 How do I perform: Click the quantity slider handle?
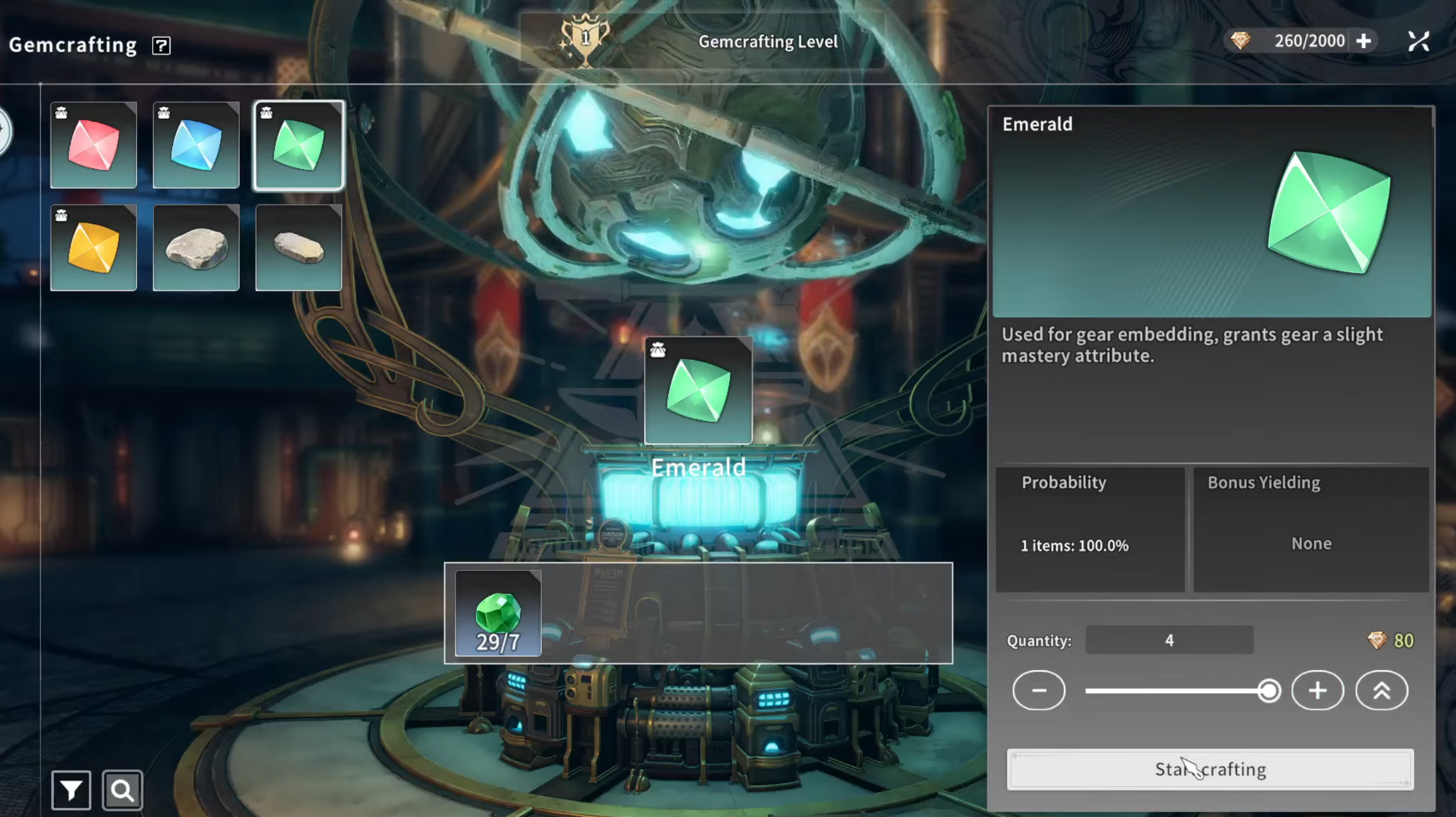tap(1269, 691)
